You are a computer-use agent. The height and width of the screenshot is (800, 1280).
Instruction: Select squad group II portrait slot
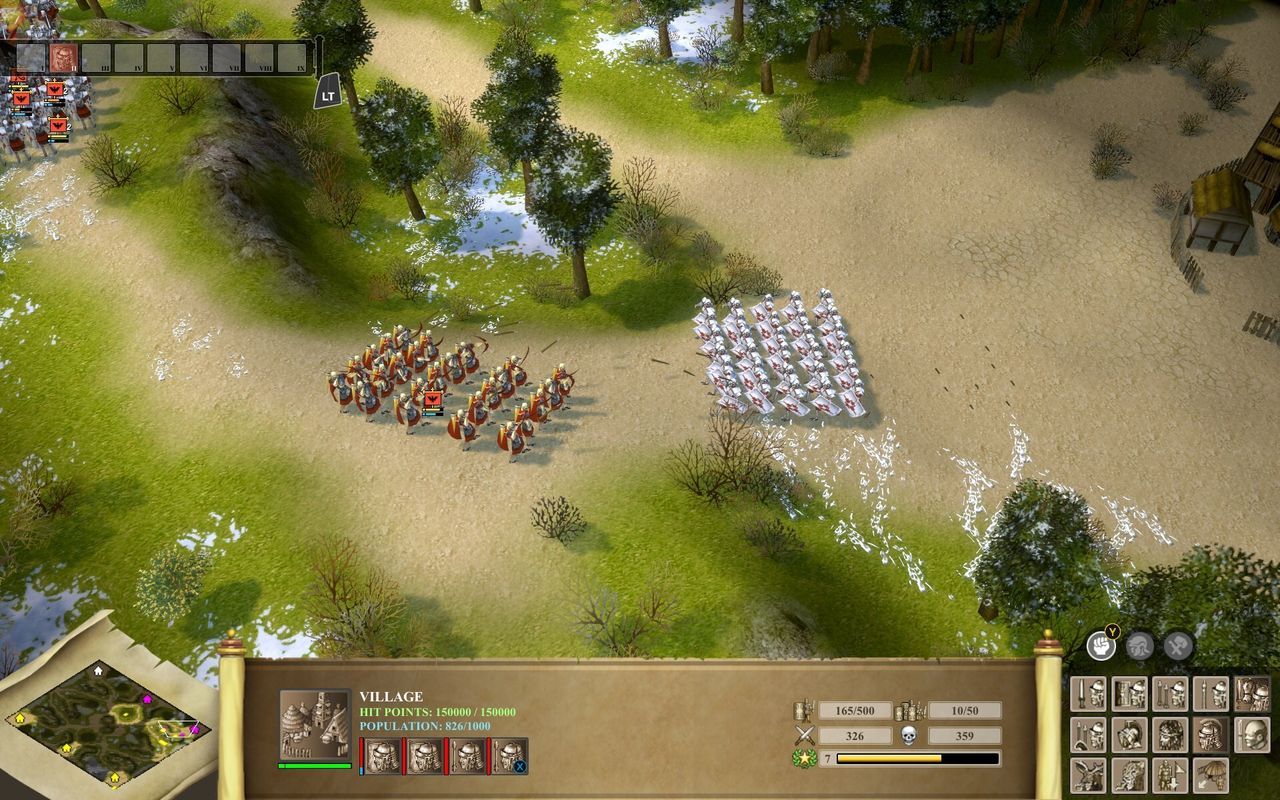point(62,56)
